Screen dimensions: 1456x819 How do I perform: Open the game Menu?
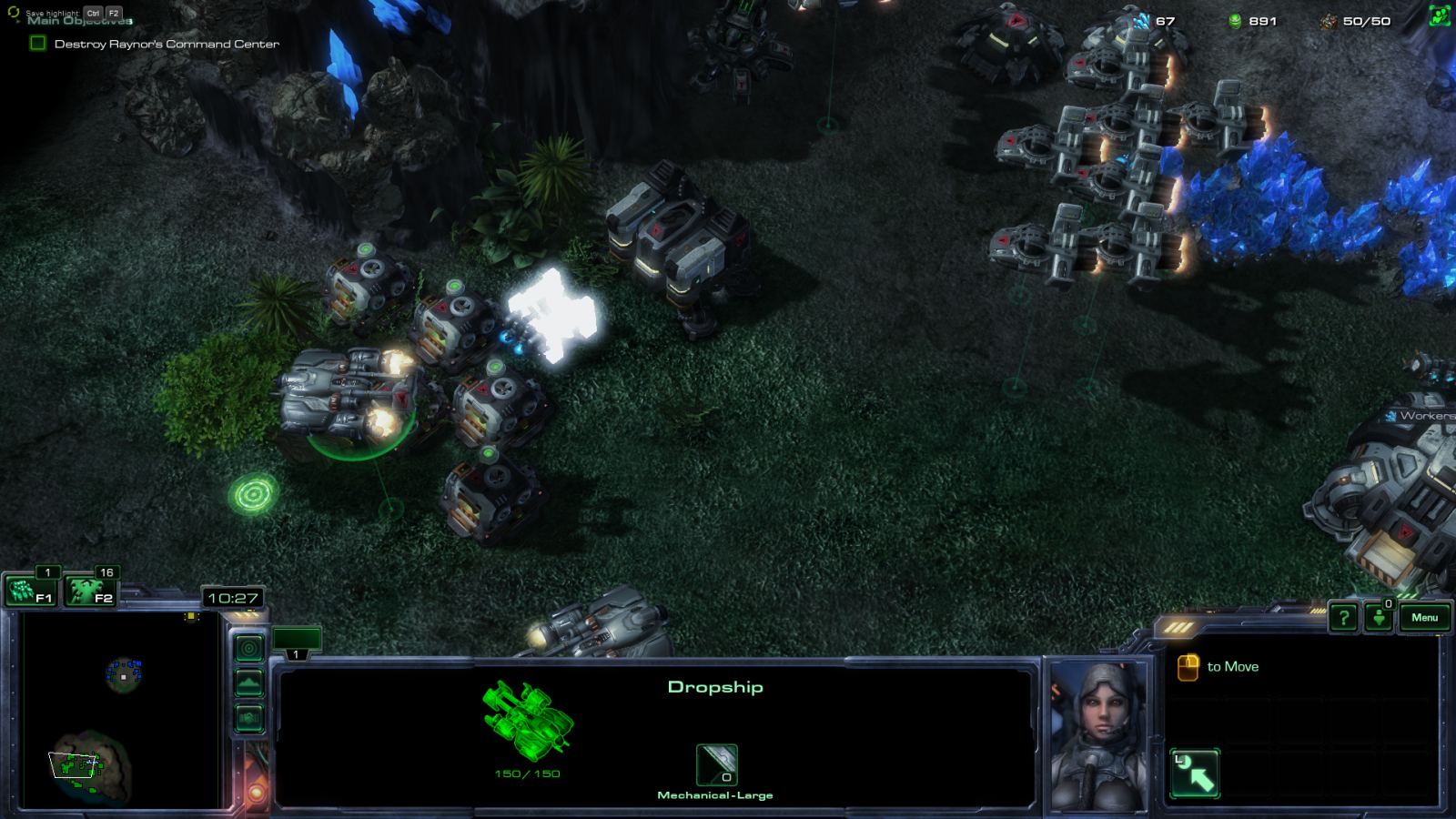coord(1424,618)
